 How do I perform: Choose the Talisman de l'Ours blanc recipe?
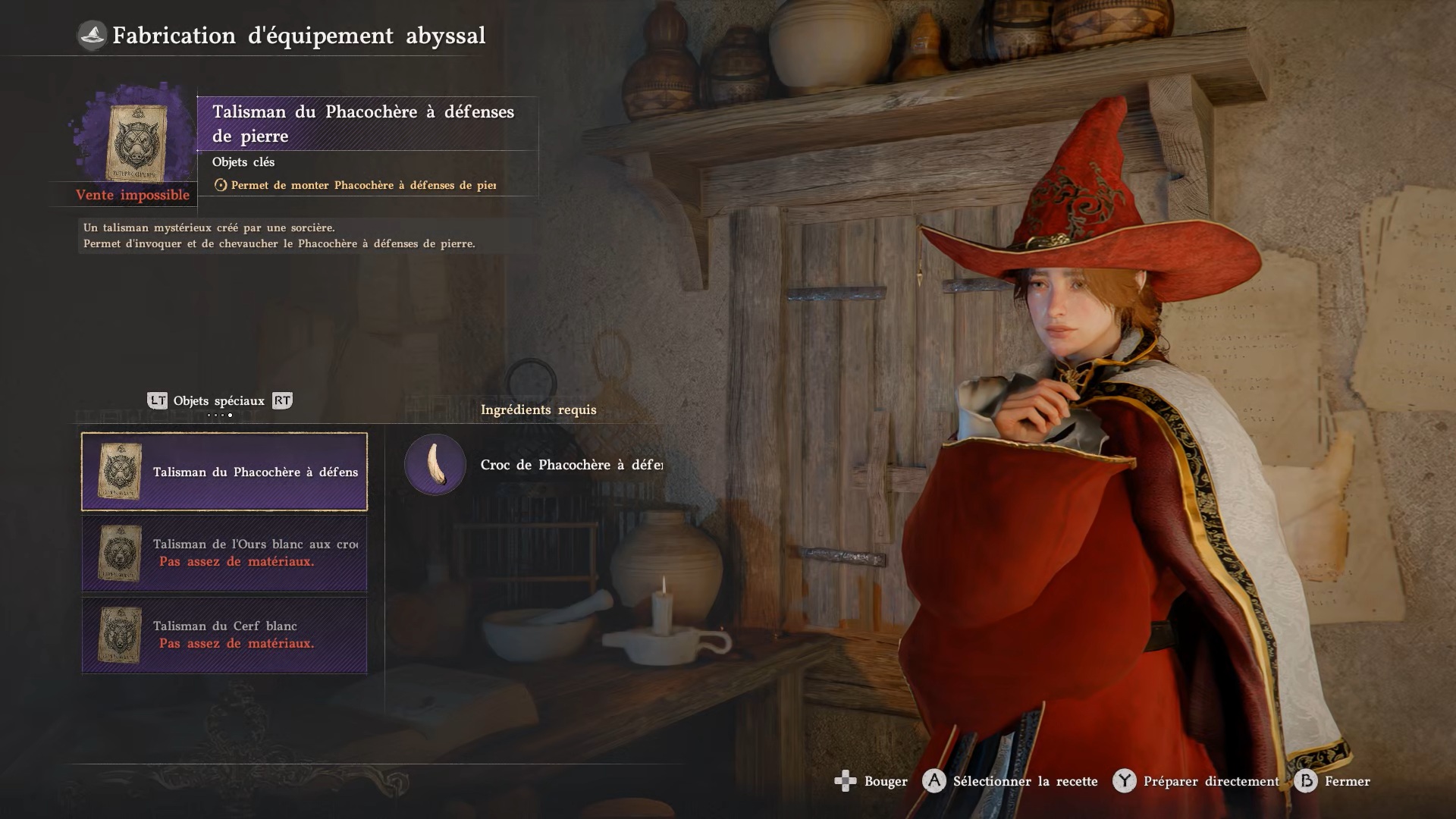[224, 553]
